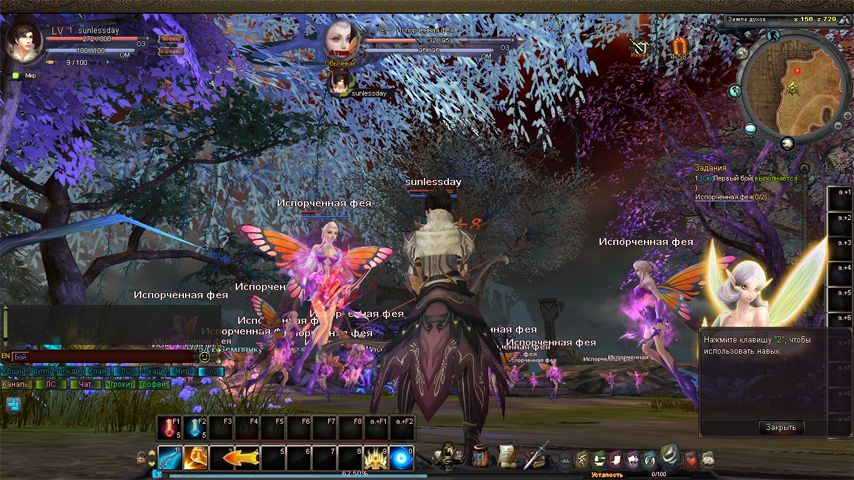Activate the golden arrow skill on the hotbar
The image size is (854, 480).
[235, 458]
